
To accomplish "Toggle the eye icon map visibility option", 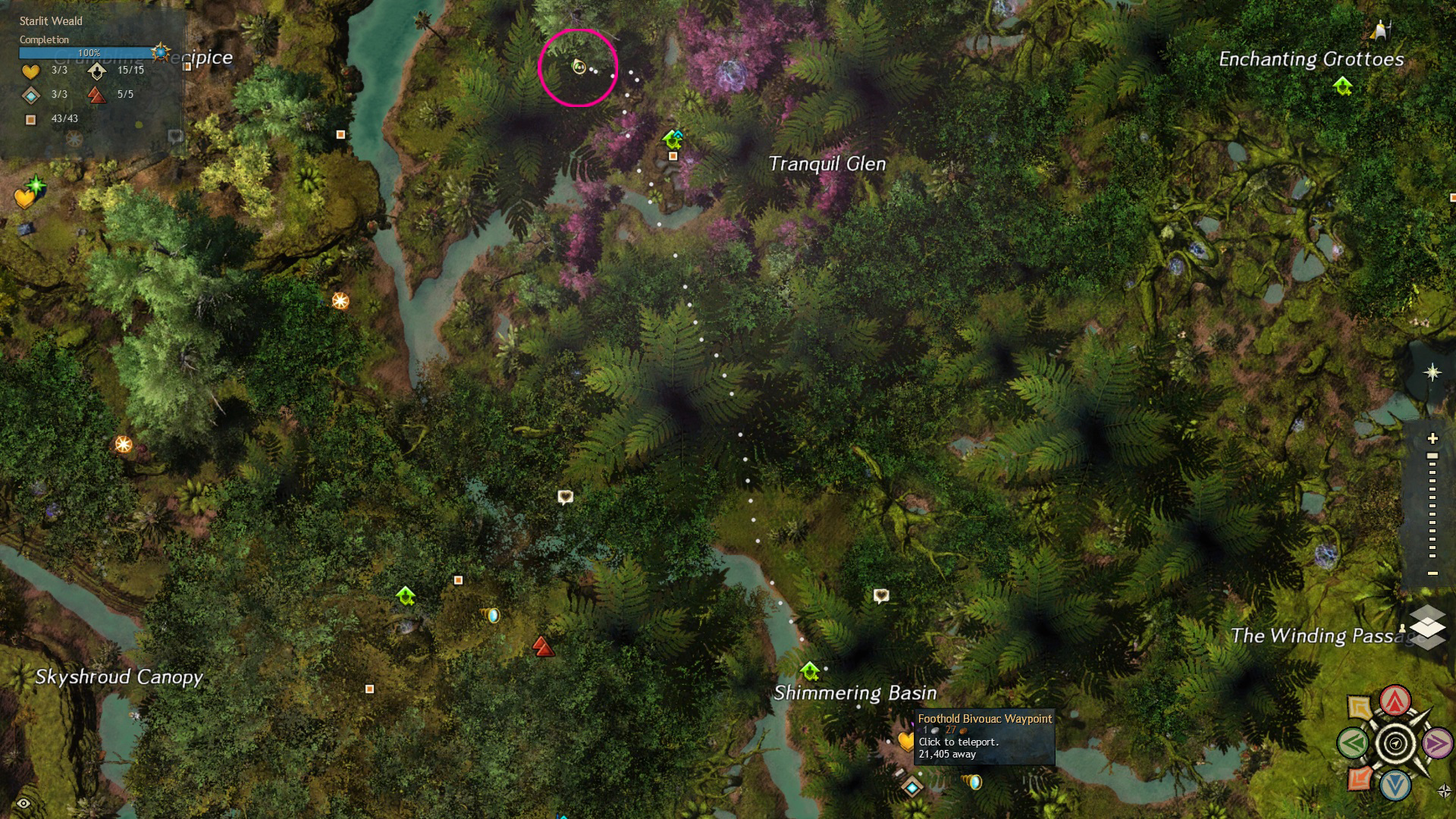I will click(x=24, y=803).
